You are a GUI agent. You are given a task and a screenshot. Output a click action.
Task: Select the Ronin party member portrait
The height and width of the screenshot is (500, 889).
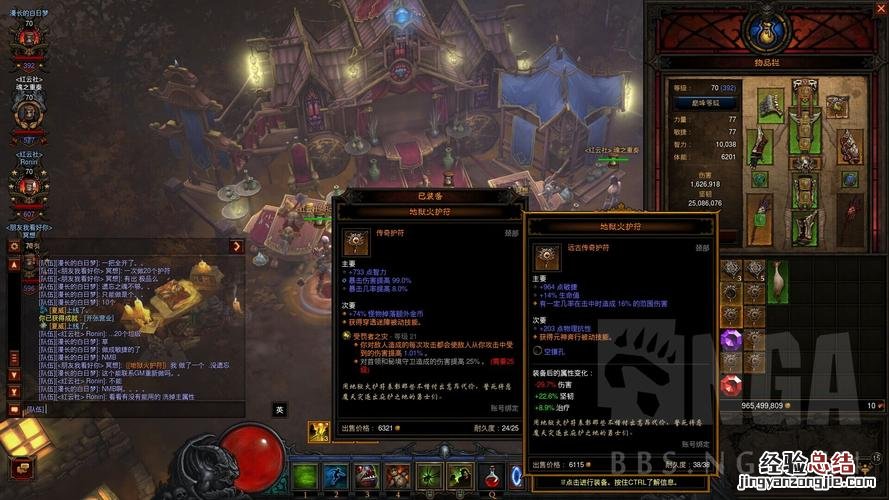(x=28, y=185)
